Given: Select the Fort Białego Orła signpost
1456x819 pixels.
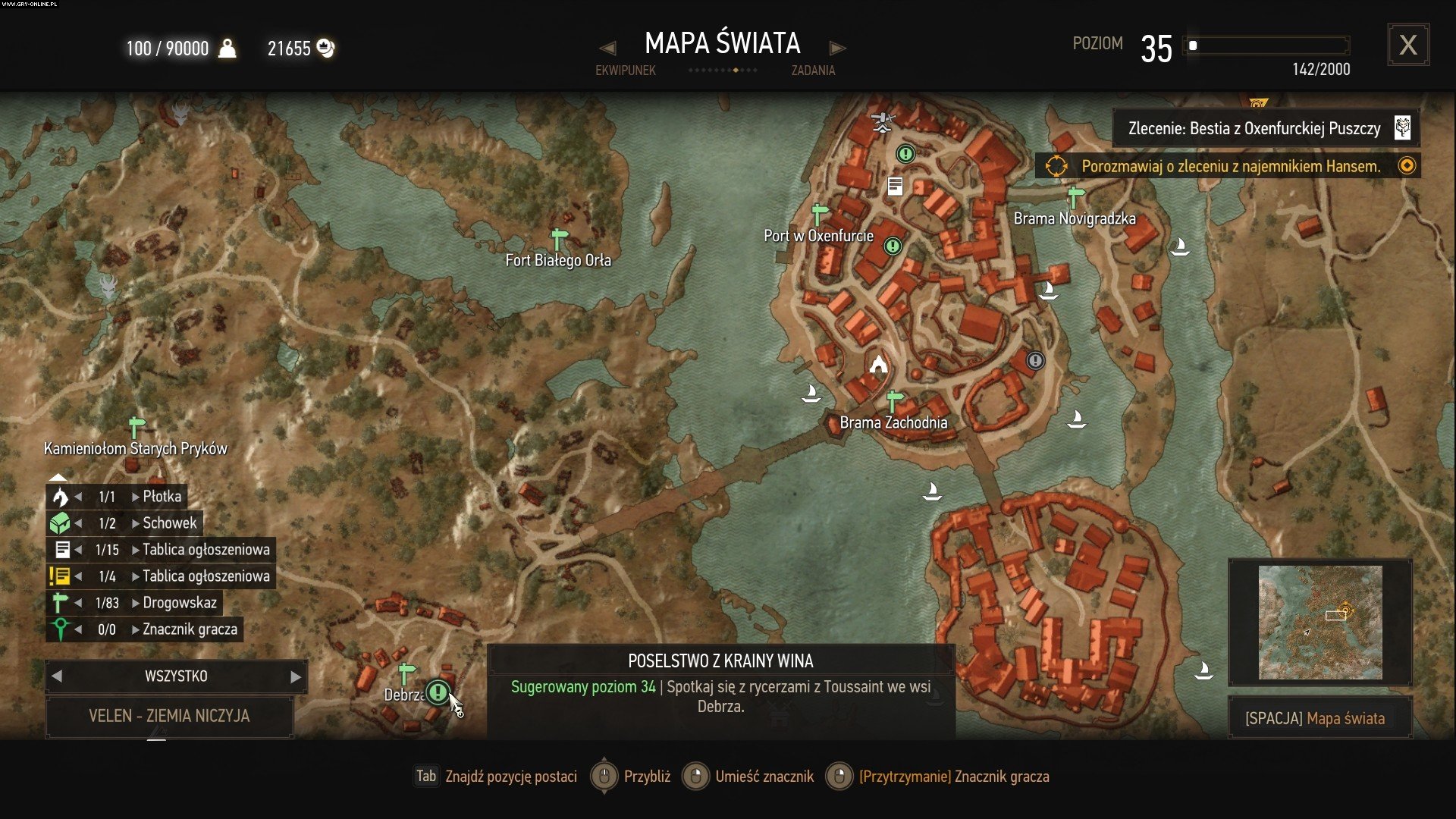Looking at the screenshot, I should tap(559, 240).
